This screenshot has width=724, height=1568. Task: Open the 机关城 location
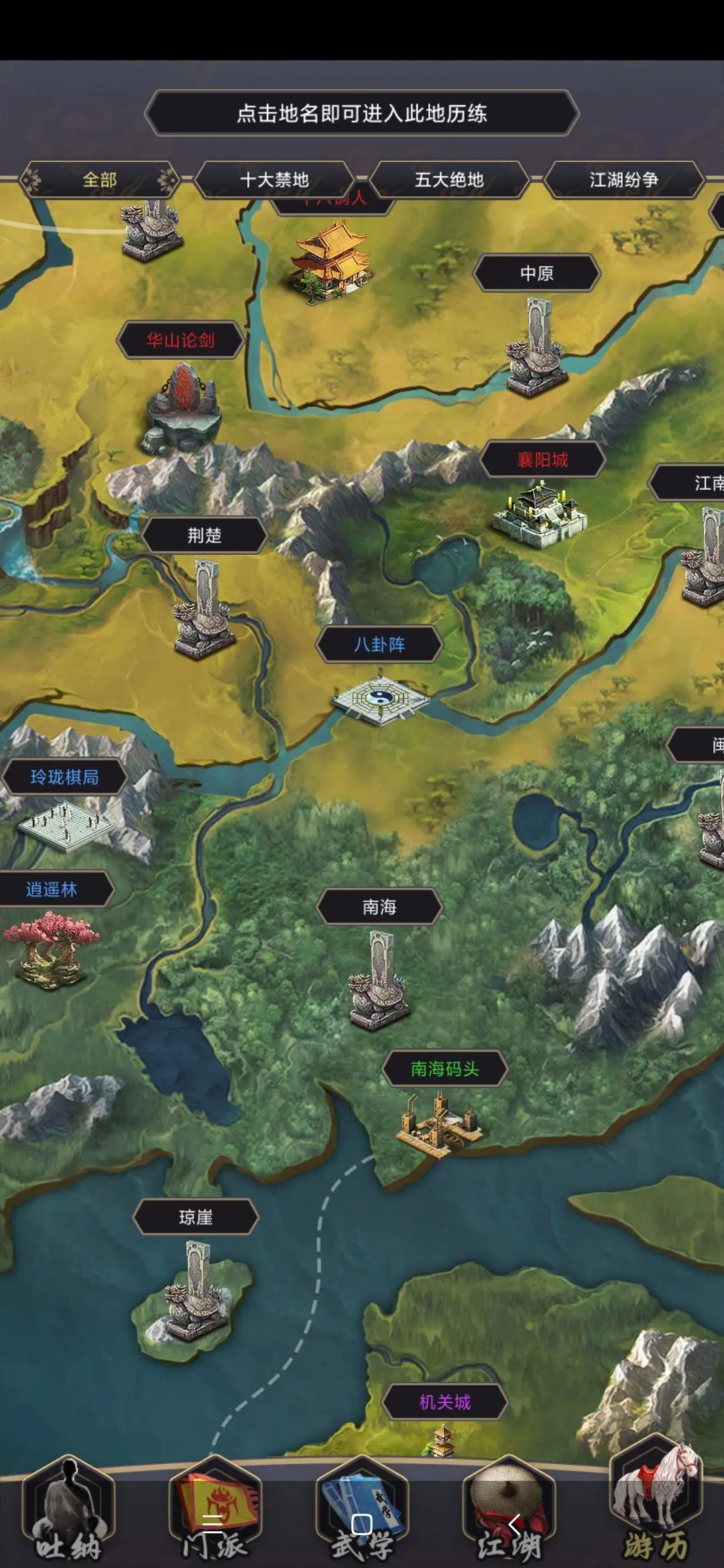coord(444,1402)
